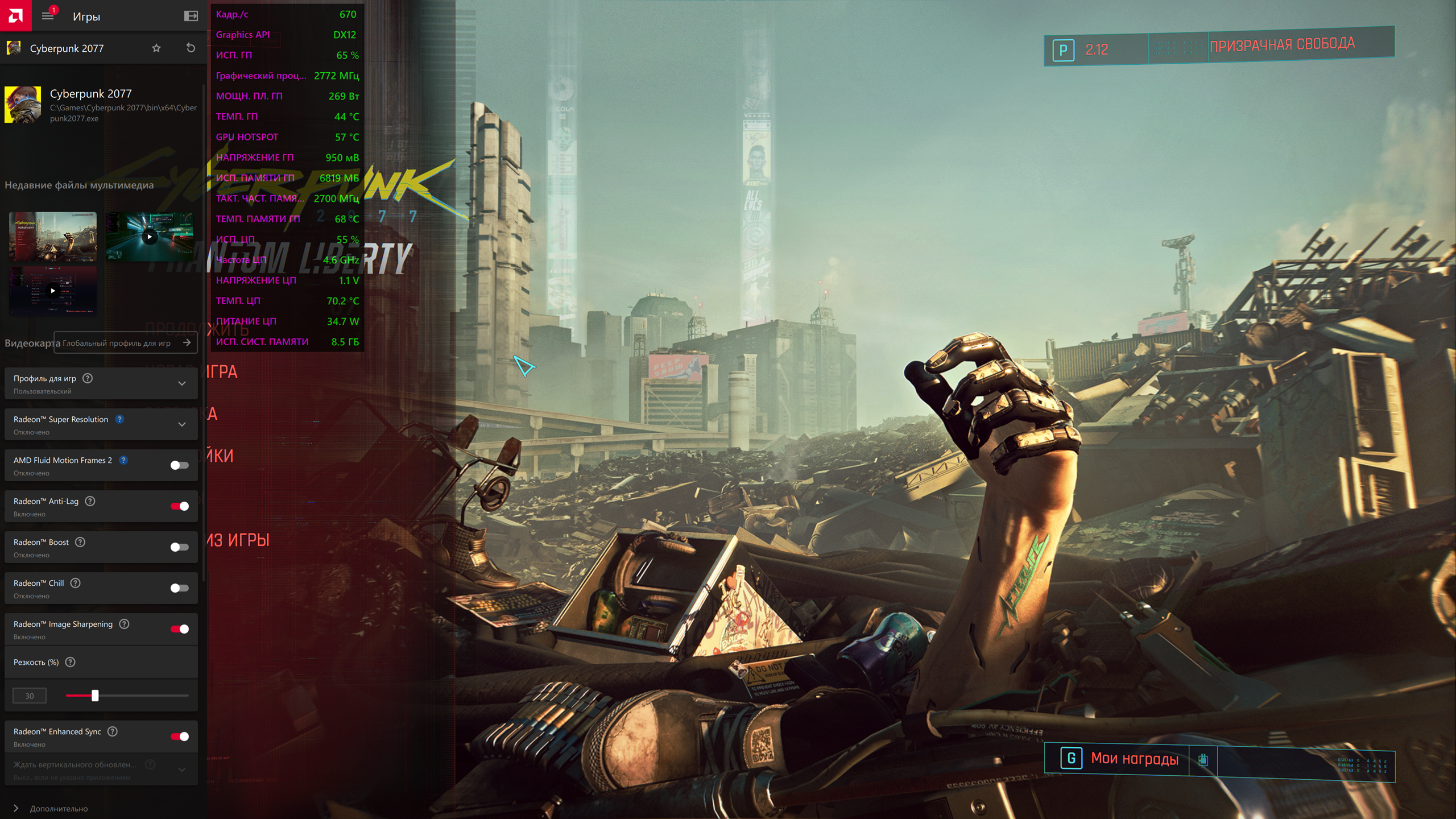Expand the Radeon Super Resolution dropdown

point(182,424)
